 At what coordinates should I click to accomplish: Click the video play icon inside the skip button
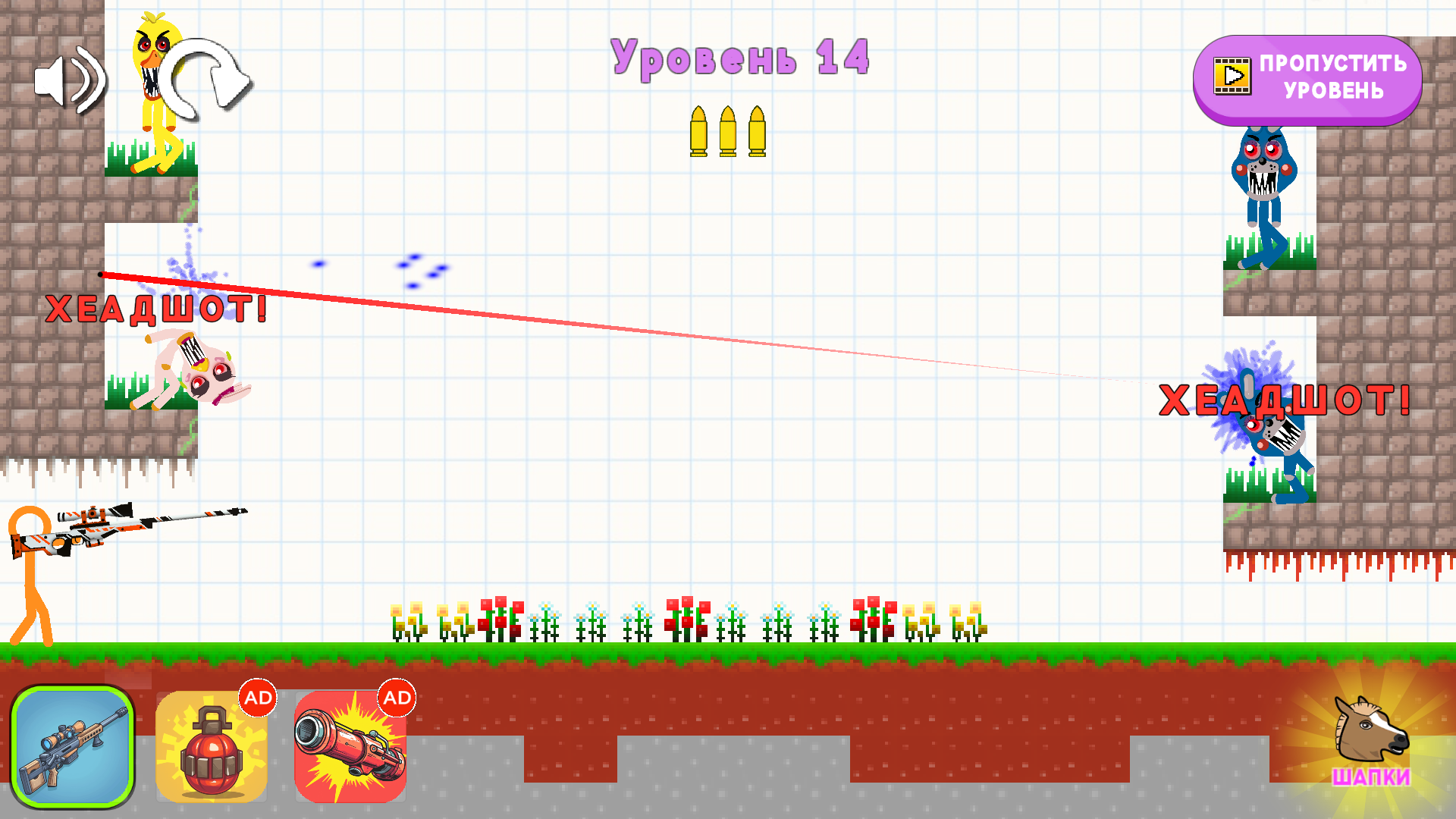pos(1232,75)
